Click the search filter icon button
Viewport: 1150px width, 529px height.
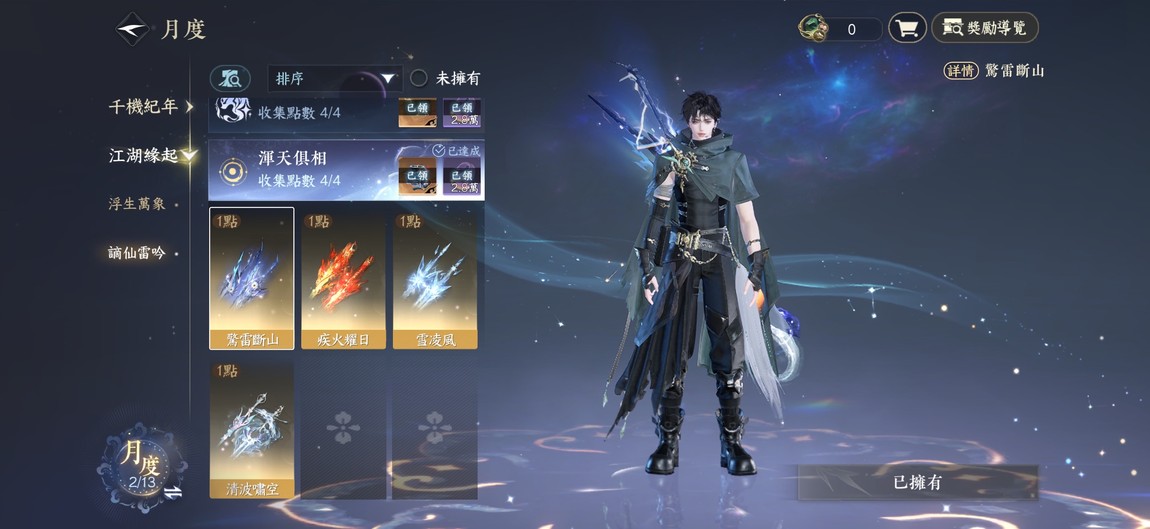[230, 78]
